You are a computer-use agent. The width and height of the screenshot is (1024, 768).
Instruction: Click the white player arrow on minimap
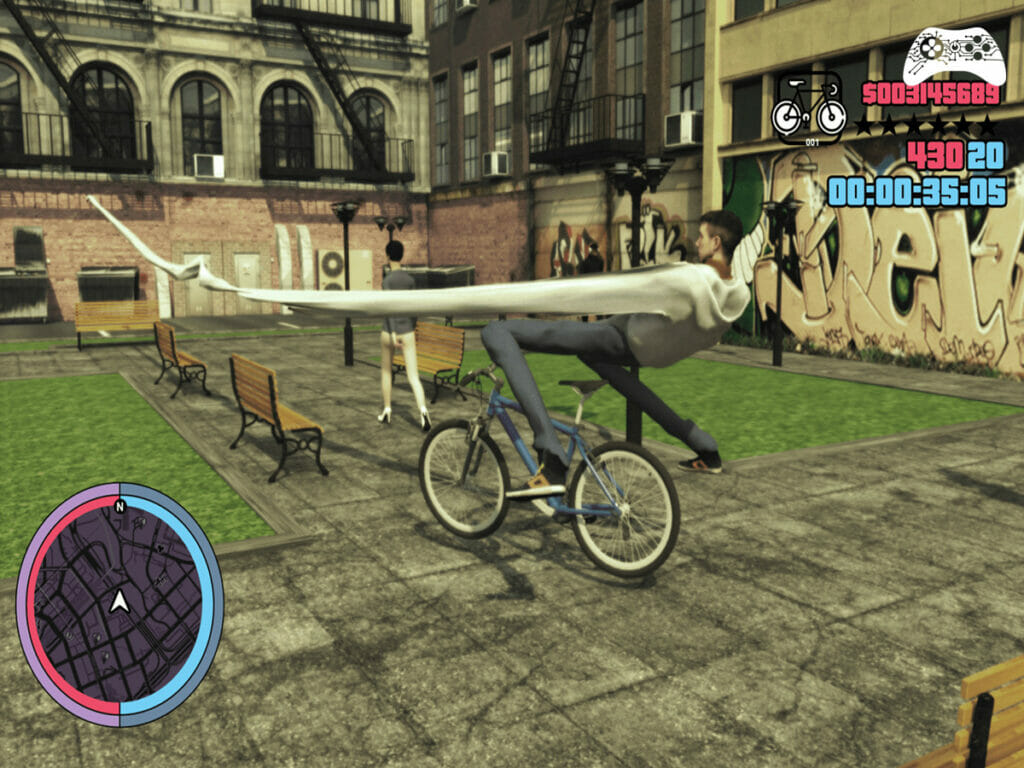coord(120,601)
